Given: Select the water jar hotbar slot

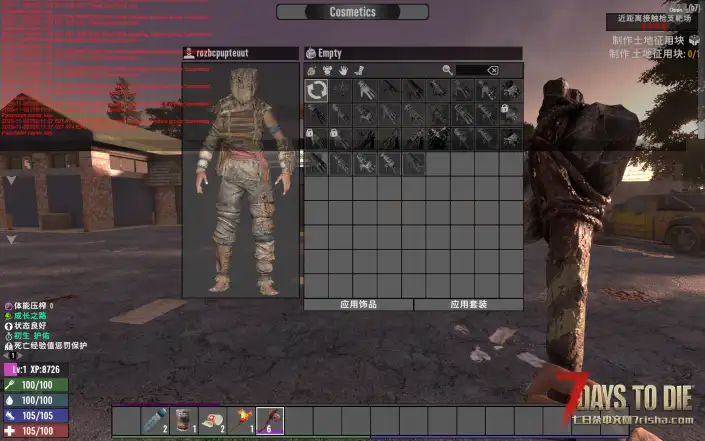Looking at the screenshot, I should tap(156, 420).
